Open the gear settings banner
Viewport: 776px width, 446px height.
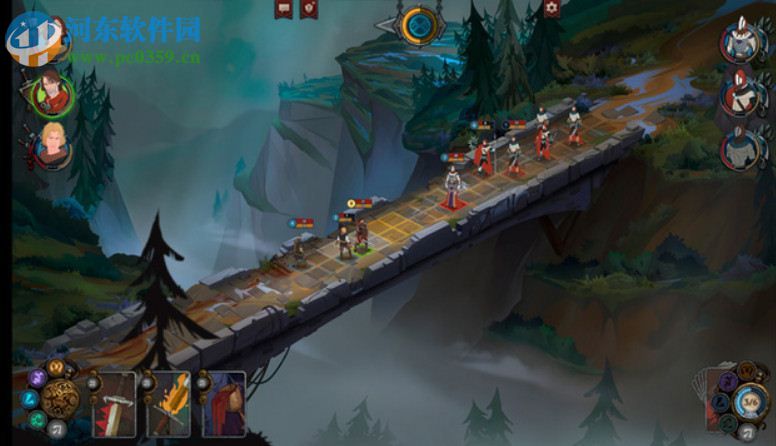pyautogui.click(x=551, y=8)
